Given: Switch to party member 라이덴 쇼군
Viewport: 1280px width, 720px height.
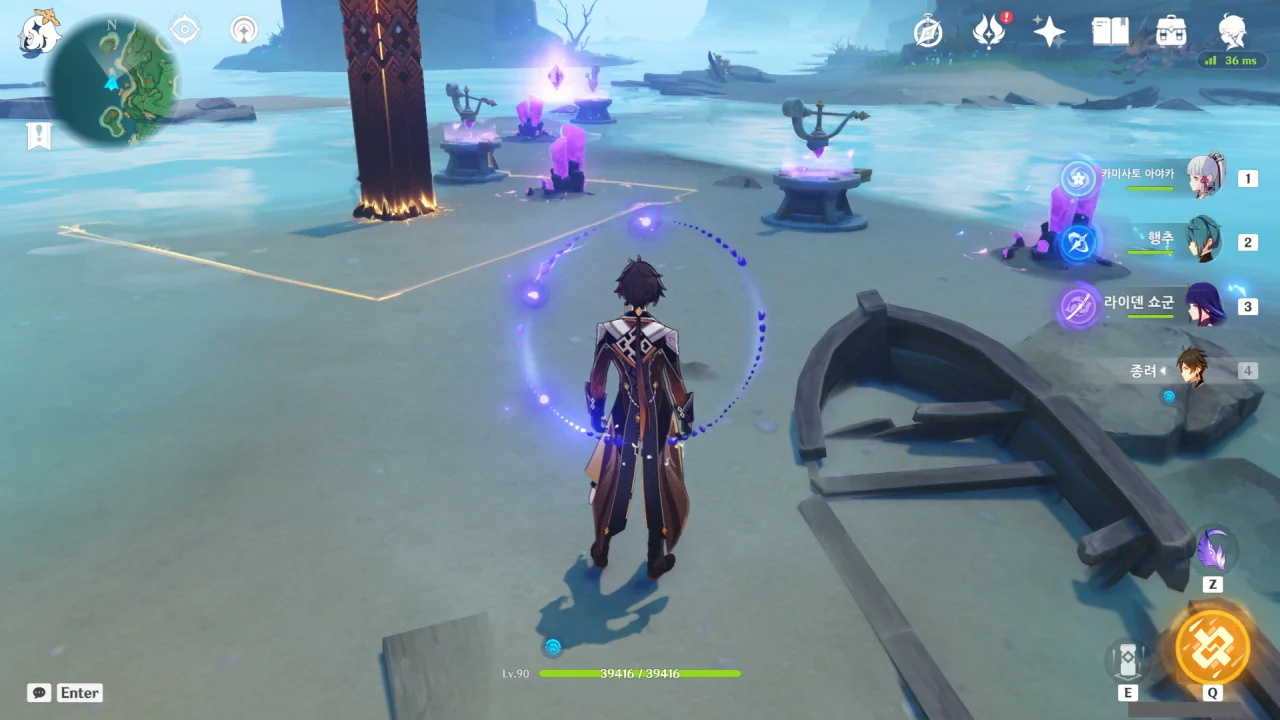Looking at the screenshot, I should pos(1205,306).
